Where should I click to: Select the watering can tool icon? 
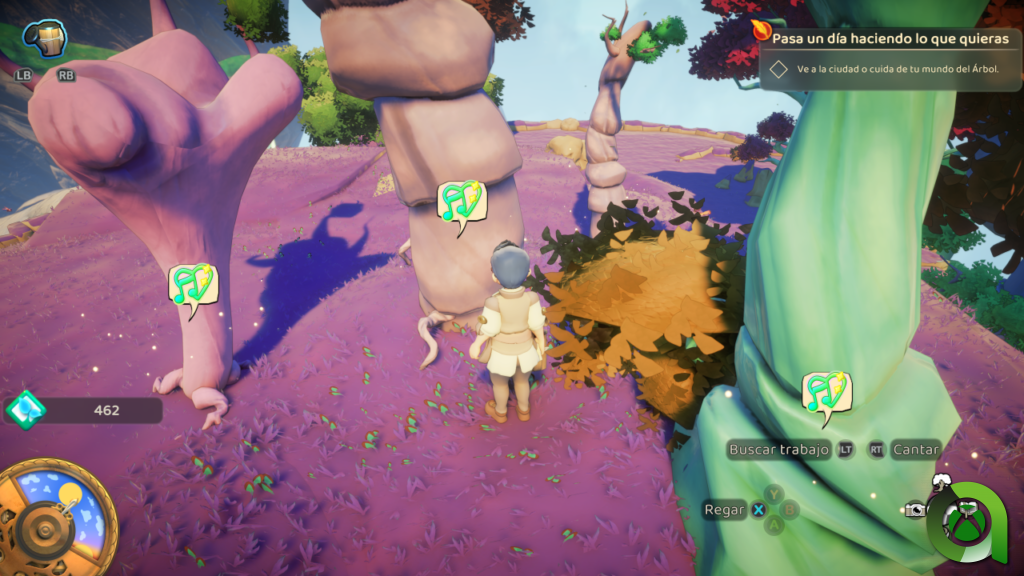click(44, 39)
